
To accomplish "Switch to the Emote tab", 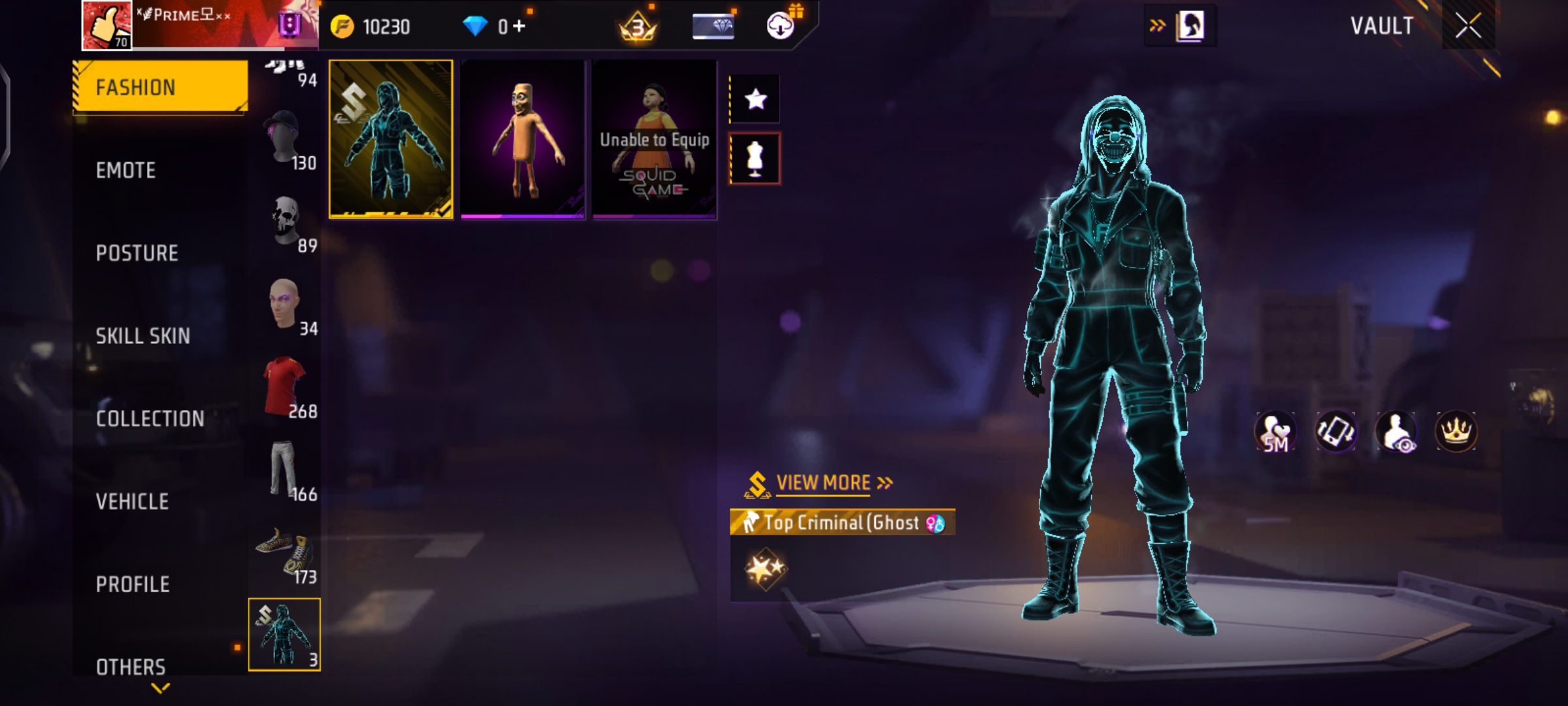I will tap(126, 171).
